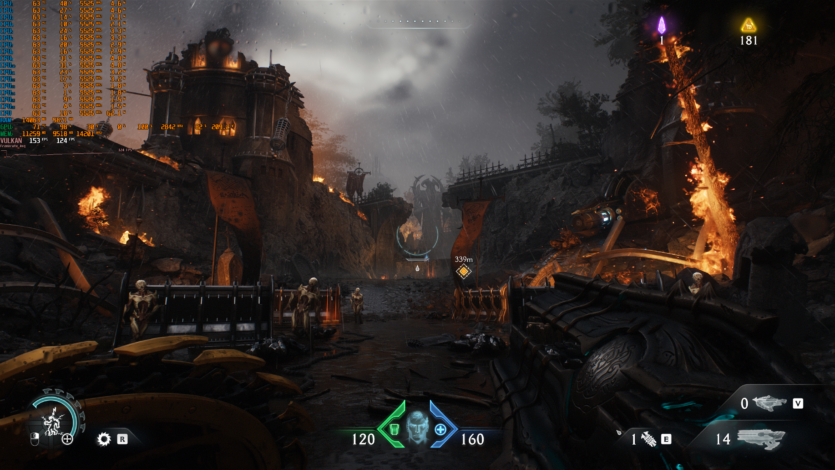
Task: Click the yellow gold currency icon
Action: point(748,25)
